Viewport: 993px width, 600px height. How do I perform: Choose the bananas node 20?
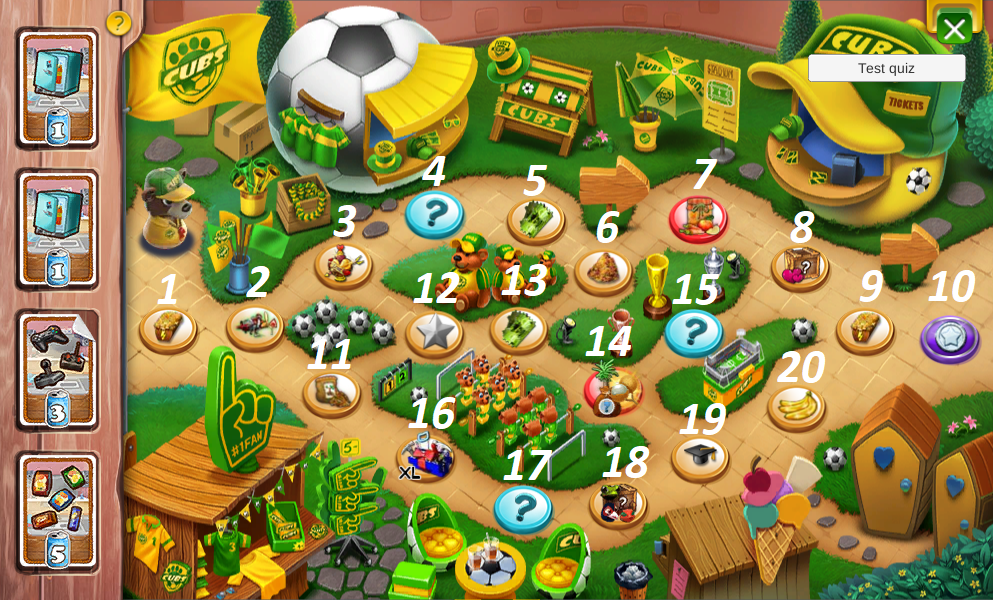click(x=796, y=407)
